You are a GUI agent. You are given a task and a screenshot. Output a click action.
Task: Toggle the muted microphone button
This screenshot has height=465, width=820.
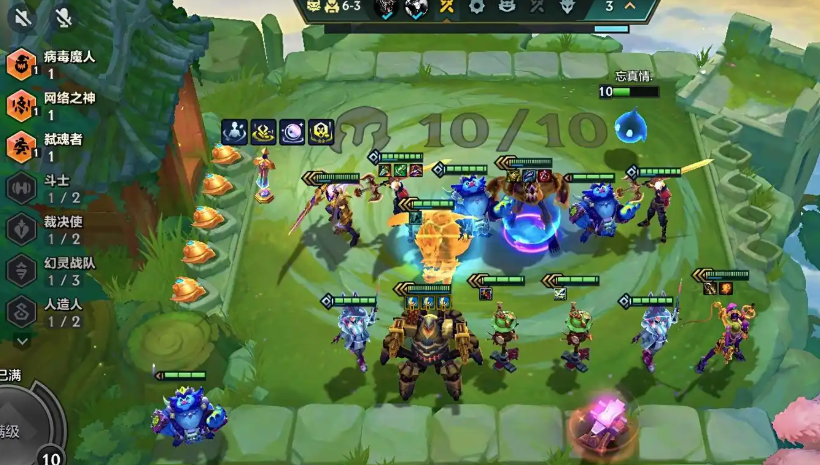coord(64,17)
